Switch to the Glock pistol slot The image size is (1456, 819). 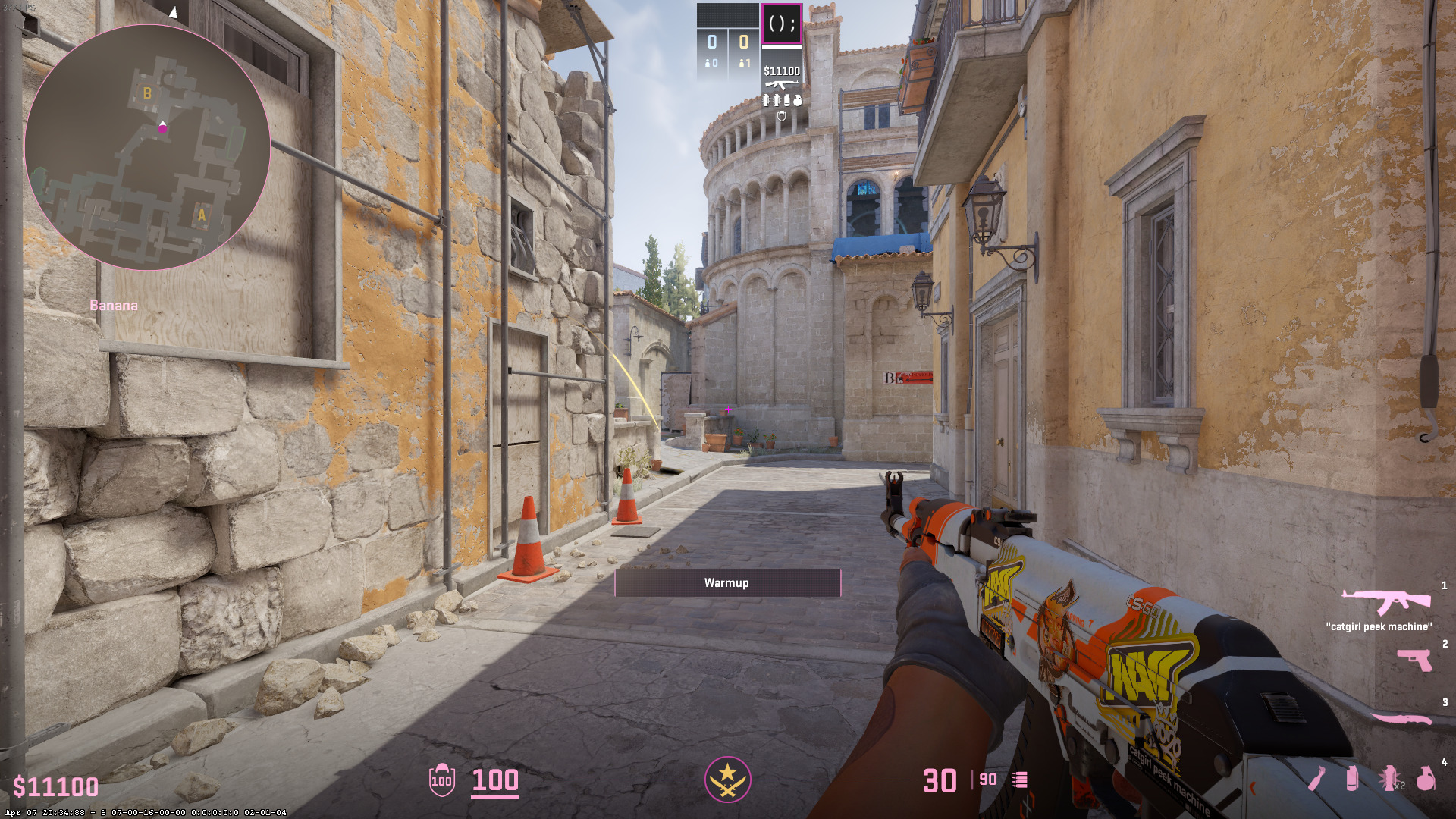tap(1414, 659)
